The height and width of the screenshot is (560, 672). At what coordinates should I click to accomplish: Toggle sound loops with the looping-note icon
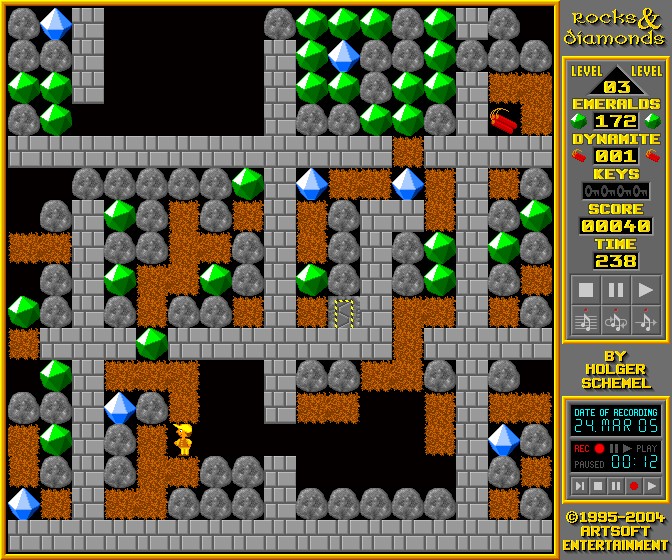click(x=616, y=320)
